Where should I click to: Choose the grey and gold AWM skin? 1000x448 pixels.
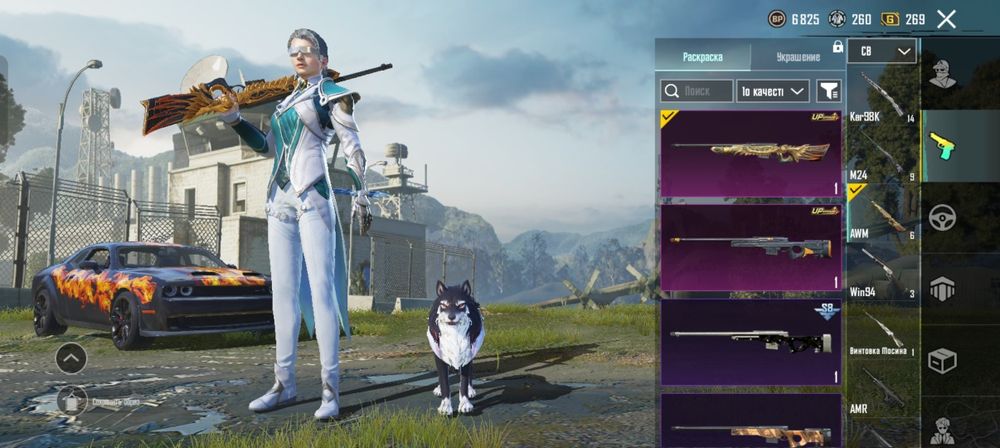(750, 247)
